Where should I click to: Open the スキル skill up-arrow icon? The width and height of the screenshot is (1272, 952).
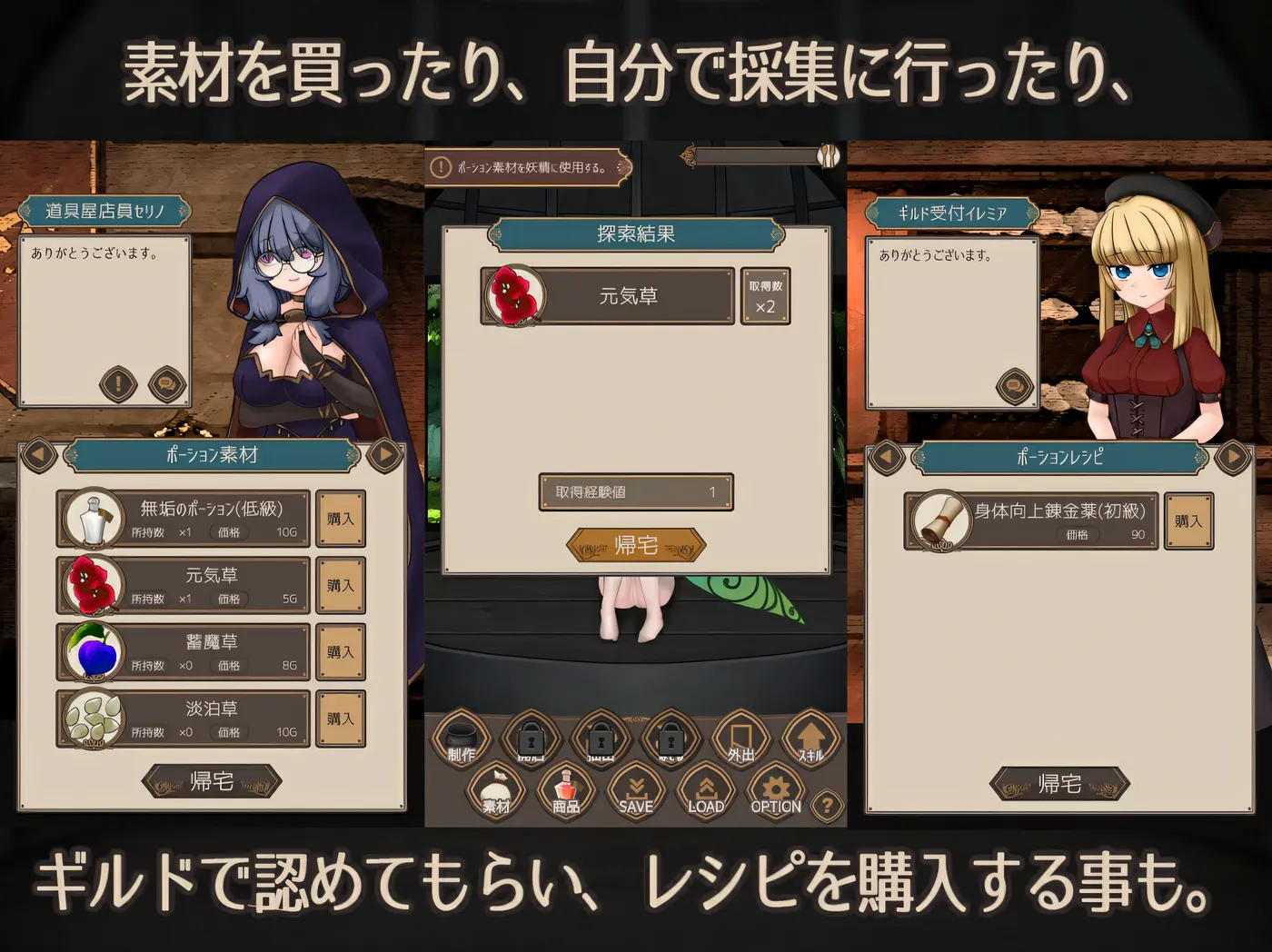(810, 738)
